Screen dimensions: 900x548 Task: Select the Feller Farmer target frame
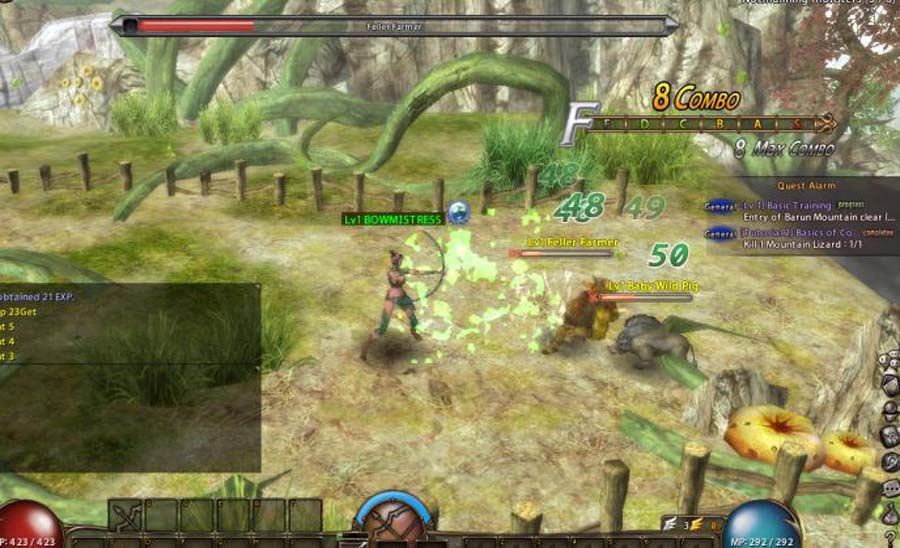pos(395,25)
